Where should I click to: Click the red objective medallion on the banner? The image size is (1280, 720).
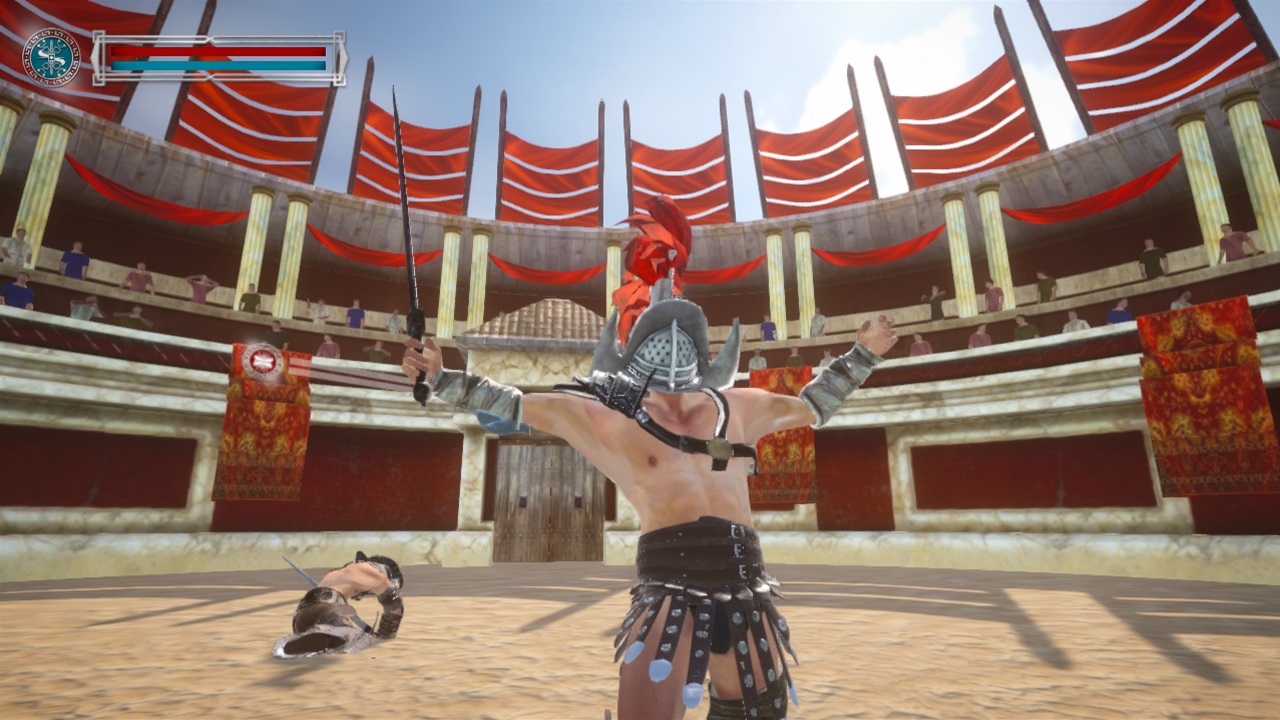coord(262,363)
